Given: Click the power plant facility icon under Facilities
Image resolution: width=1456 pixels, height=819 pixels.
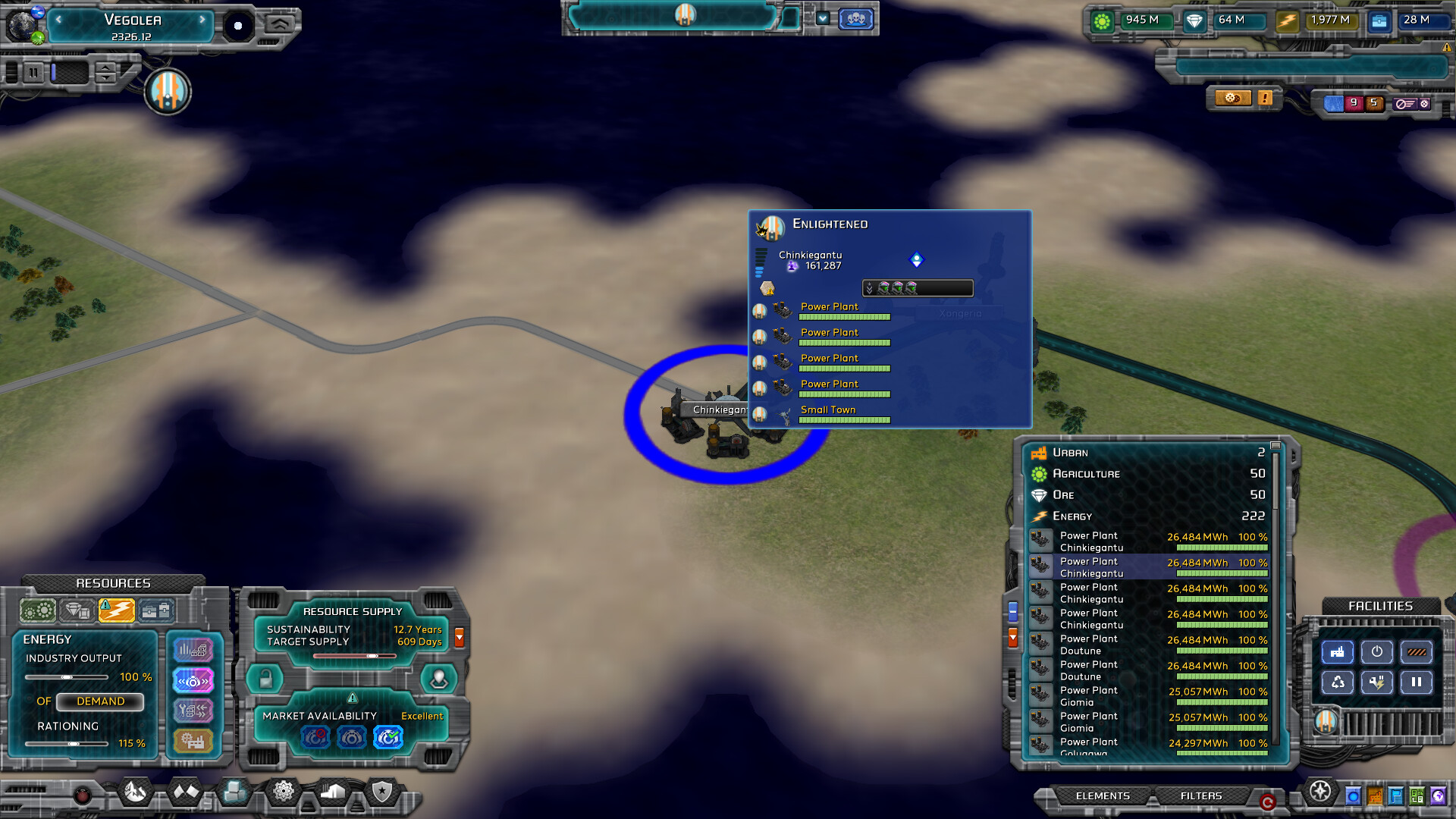Looking at the screenshot, I should pos(1338,652).
